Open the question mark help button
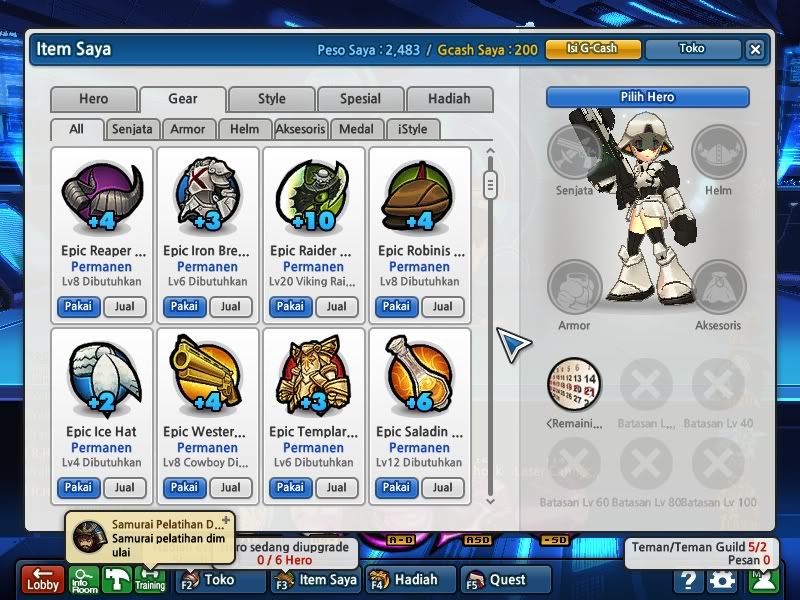800x600 pixels. coord(687,580)
